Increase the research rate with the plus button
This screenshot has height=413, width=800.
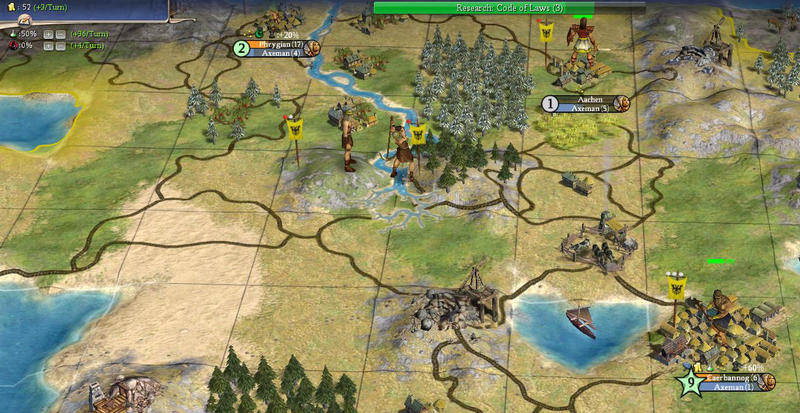click(47, 33)
